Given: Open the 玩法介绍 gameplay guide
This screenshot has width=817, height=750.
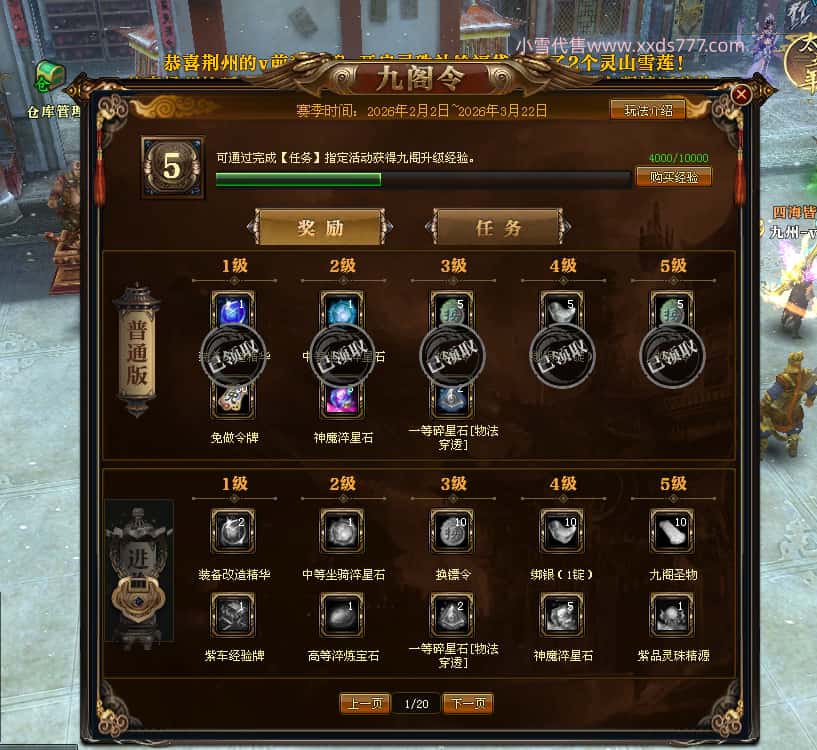Looking at the screenshot, I should coord(647,110).
